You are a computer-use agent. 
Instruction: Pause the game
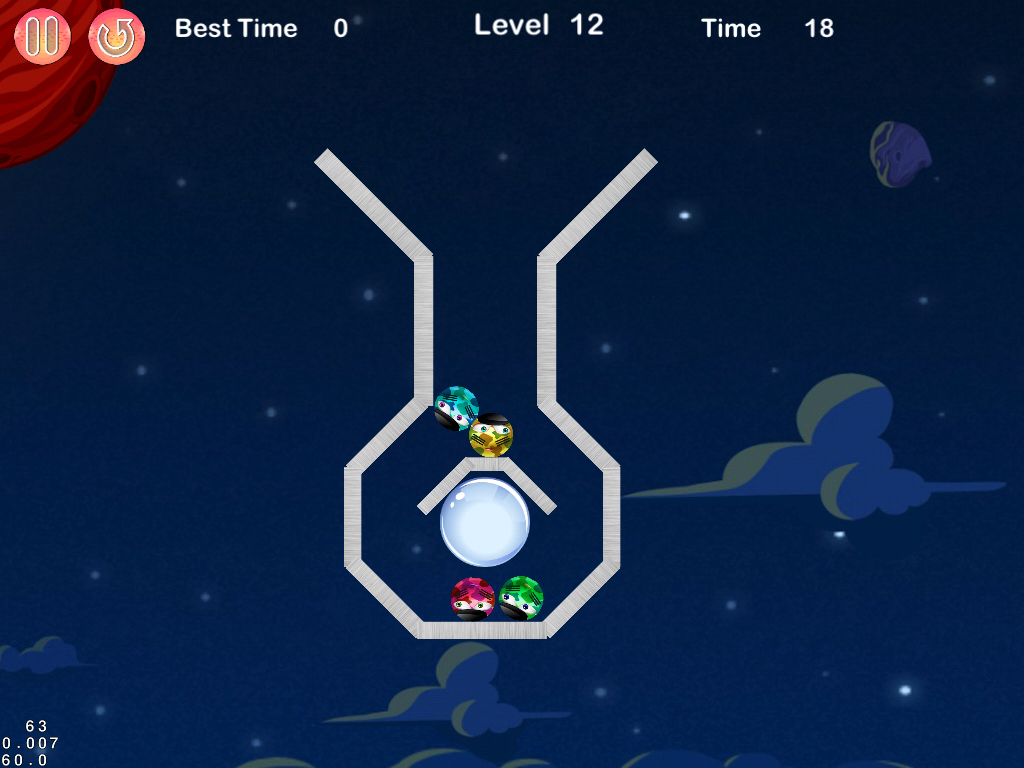click(42, 36)
